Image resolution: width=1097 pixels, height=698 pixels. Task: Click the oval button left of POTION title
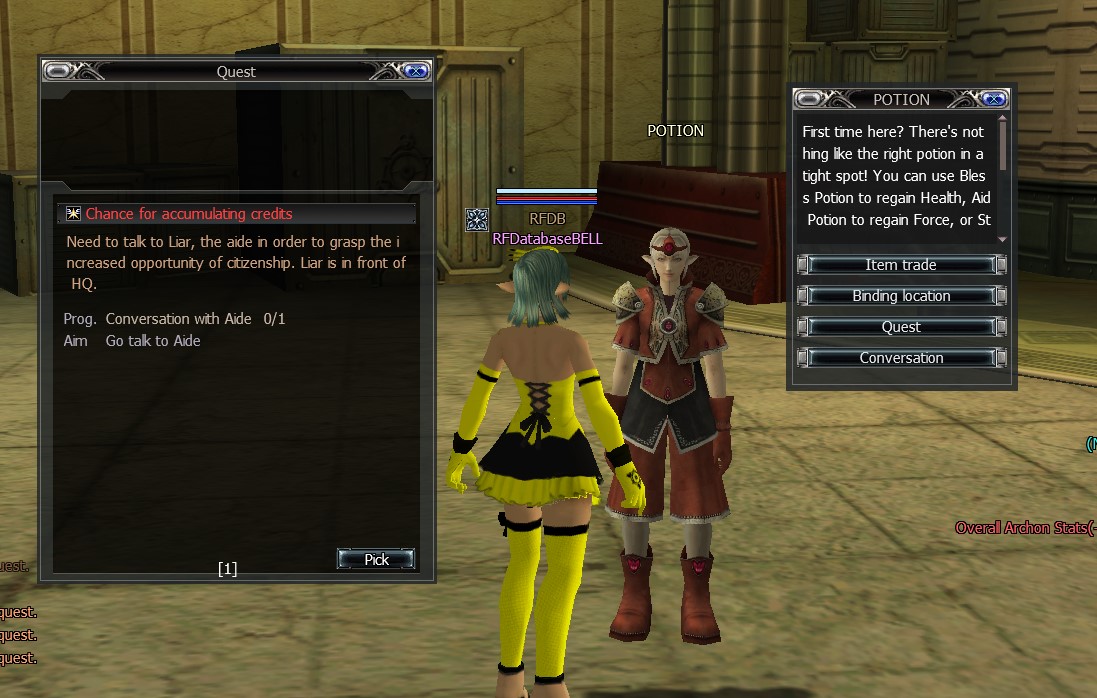(x=810, y=99)
